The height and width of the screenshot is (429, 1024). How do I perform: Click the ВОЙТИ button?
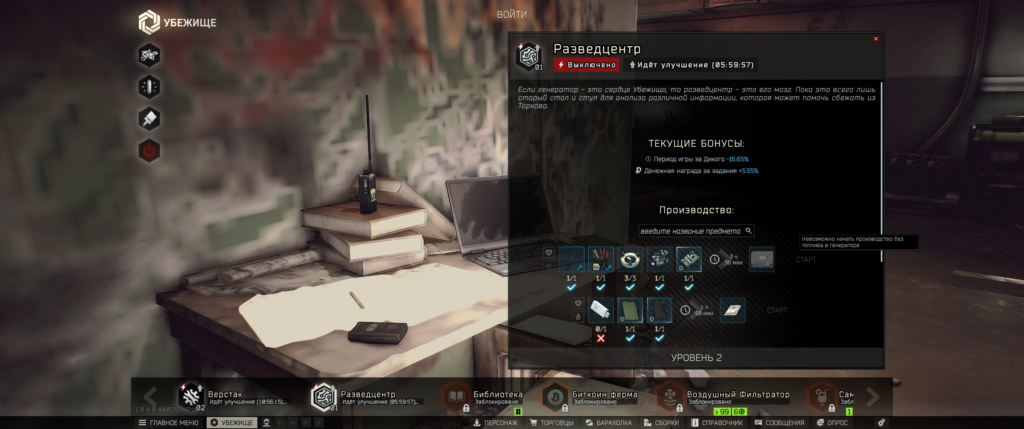tap(511, 14)
